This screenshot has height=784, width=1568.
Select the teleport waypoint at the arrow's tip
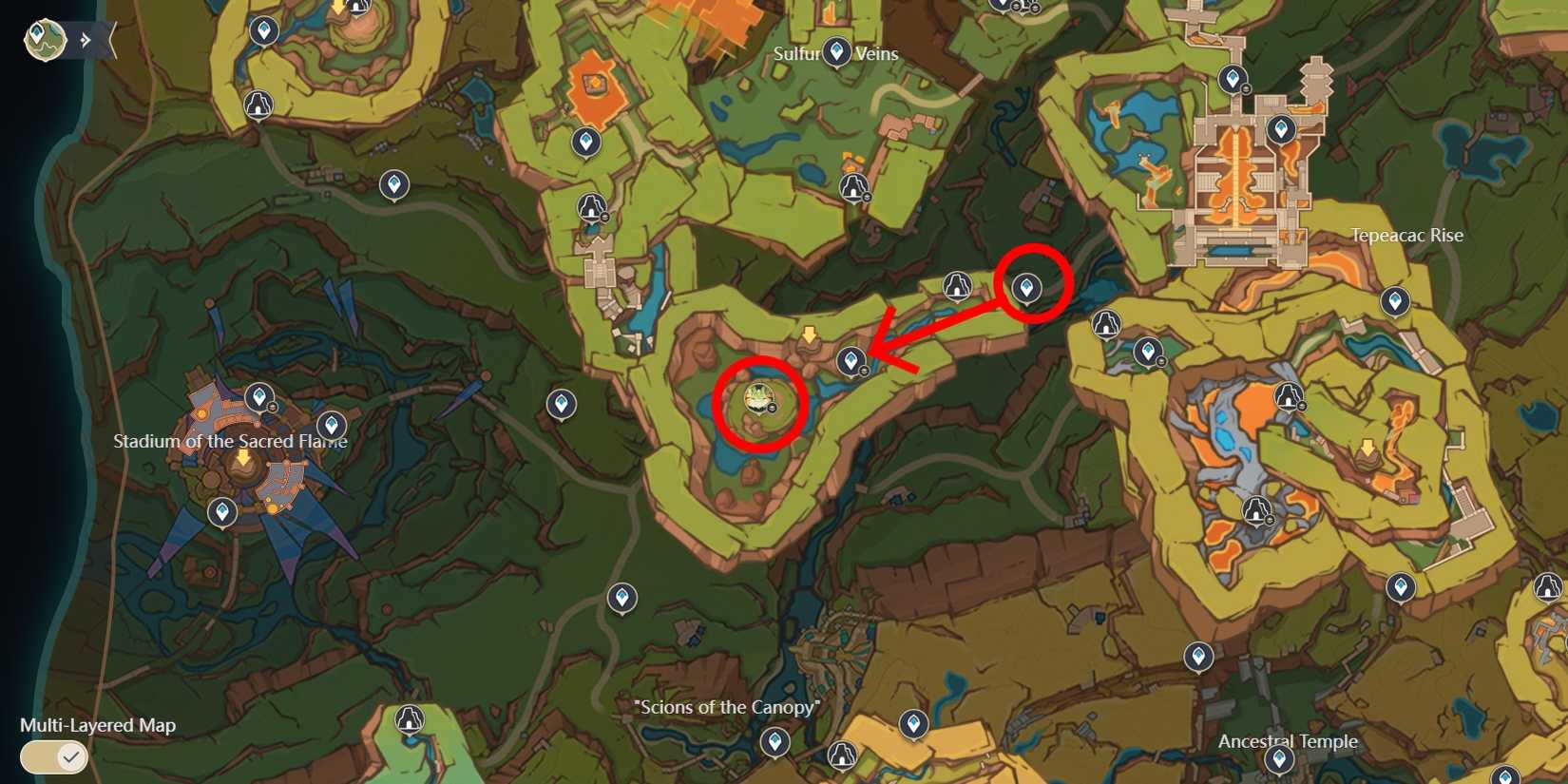[851, 361]
